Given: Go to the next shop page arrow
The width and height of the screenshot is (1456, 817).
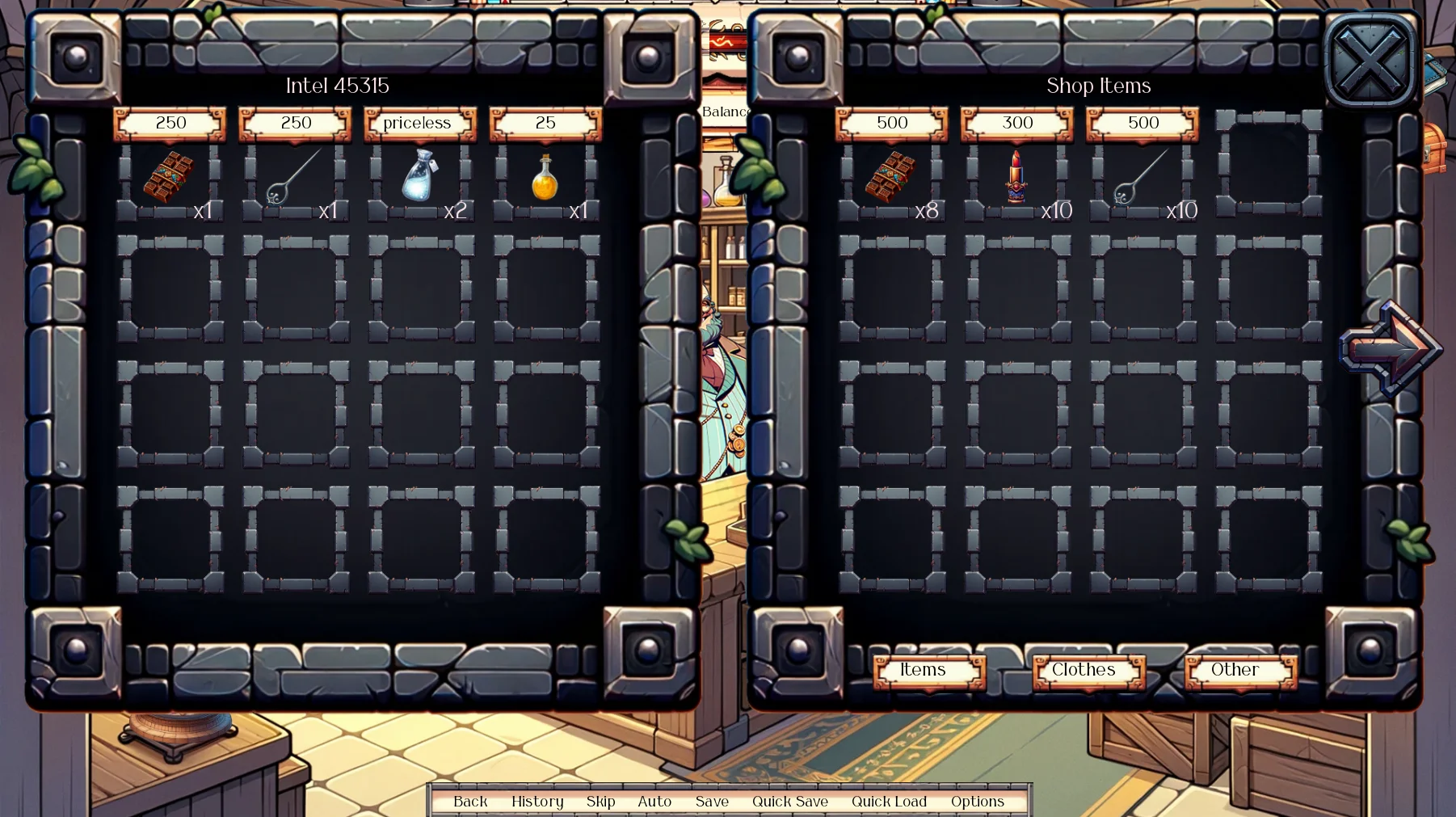Looking at the screenshot, I should 1390,349.
